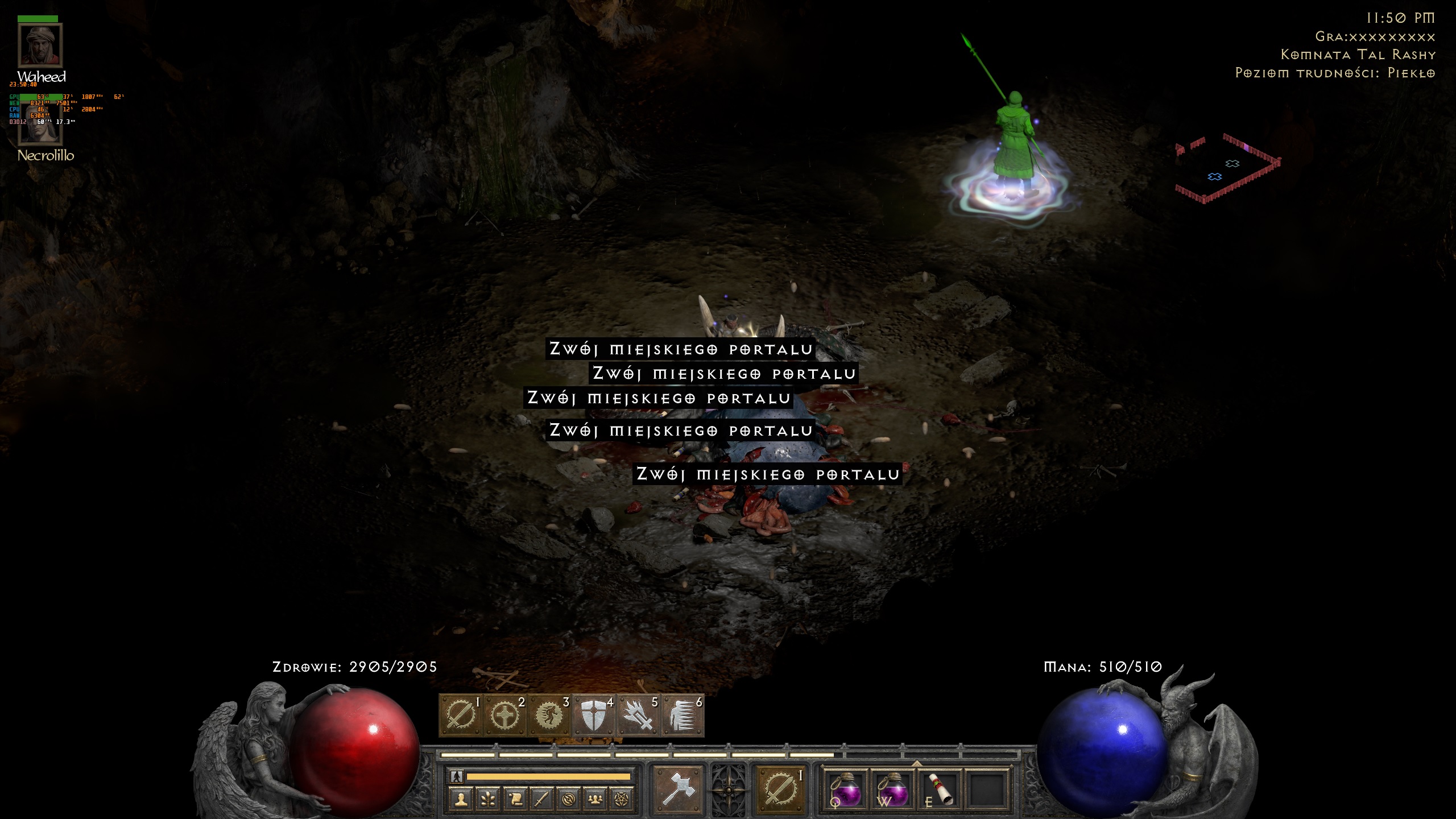Select the Waheed mercenary portrait
This screenshot has height=819, width=1456.
pos(40,45)
